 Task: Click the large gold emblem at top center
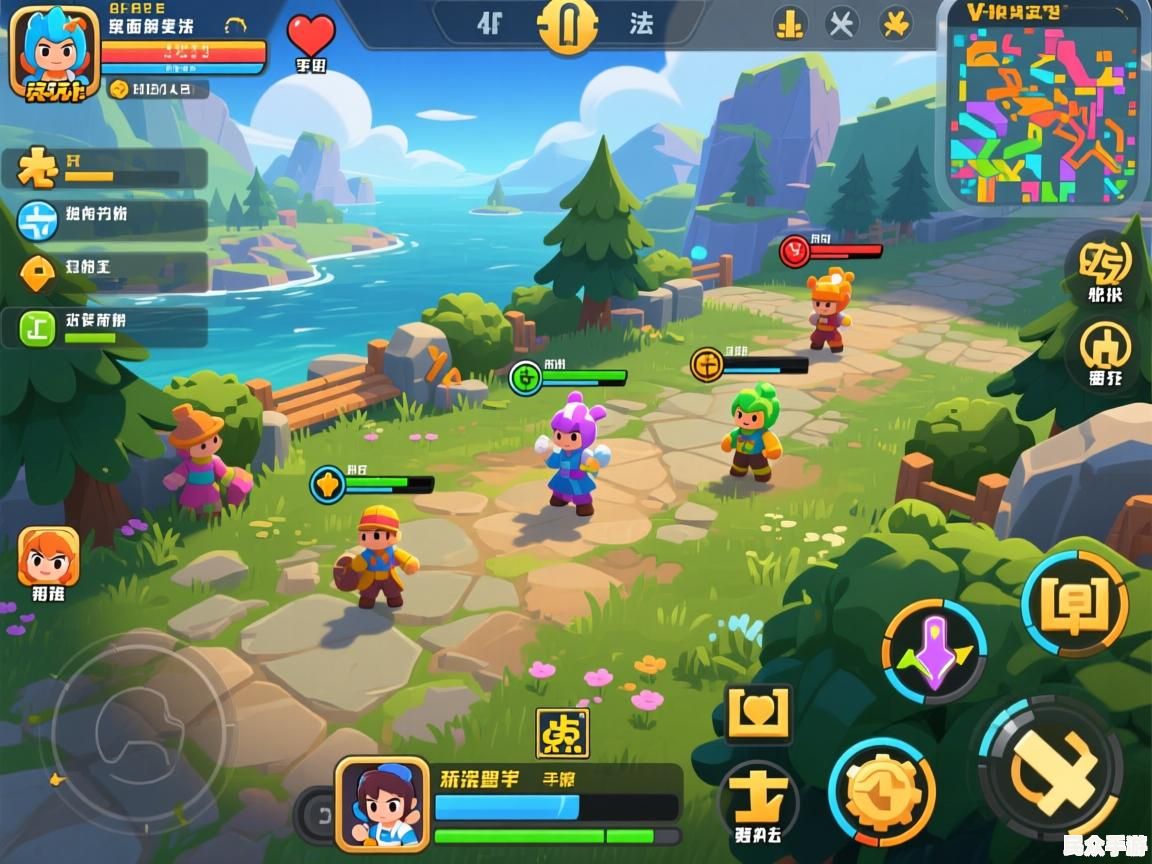tap(567, 24)
